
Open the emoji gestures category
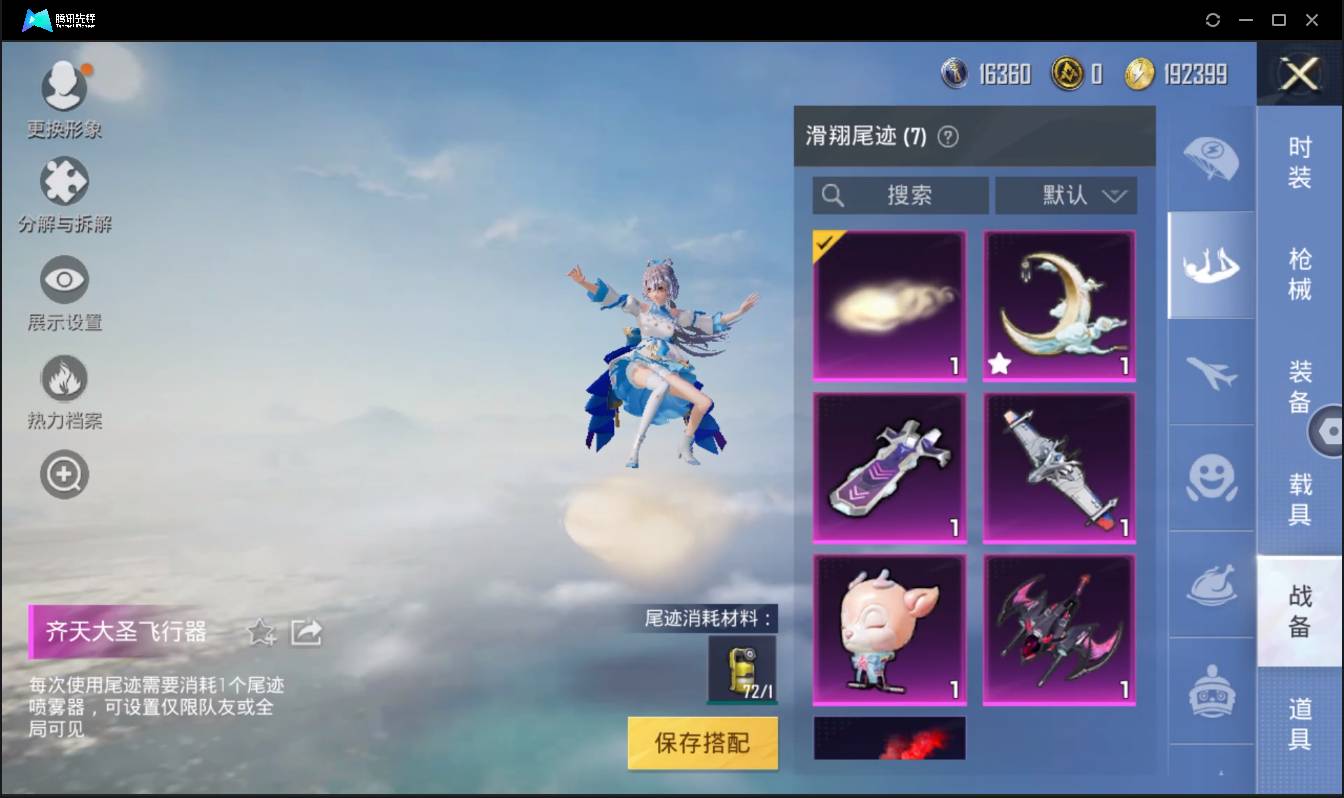coord(1211,479)
